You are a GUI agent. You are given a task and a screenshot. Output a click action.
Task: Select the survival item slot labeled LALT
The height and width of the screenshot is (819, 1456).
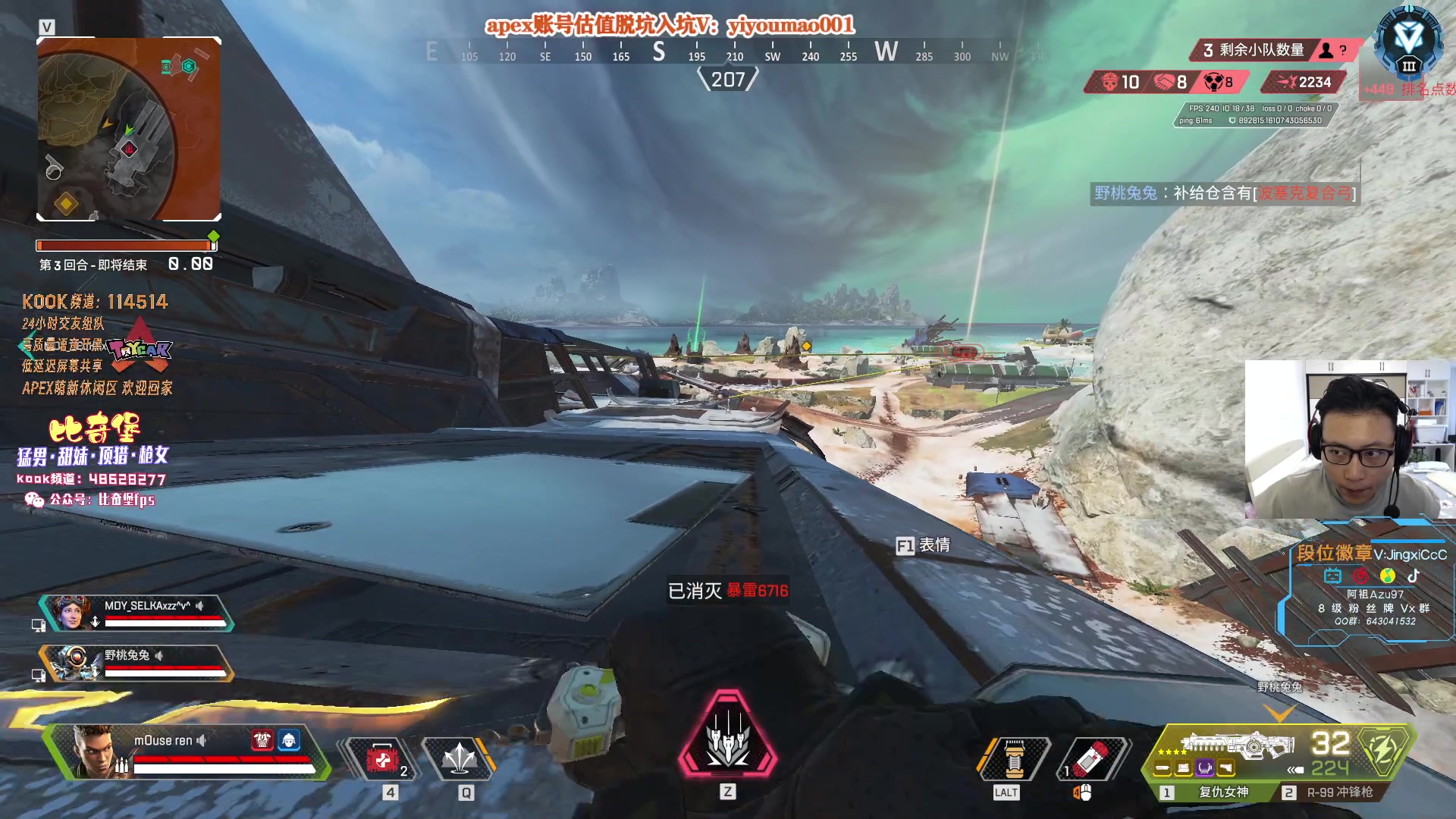(1014, 758)
